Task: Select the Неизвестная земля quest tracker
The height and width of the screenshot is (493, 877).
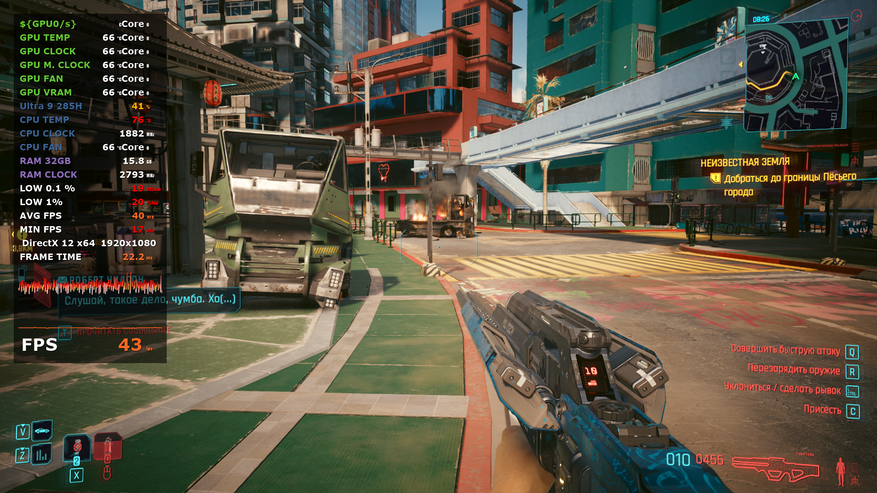Action: point(745,160)
